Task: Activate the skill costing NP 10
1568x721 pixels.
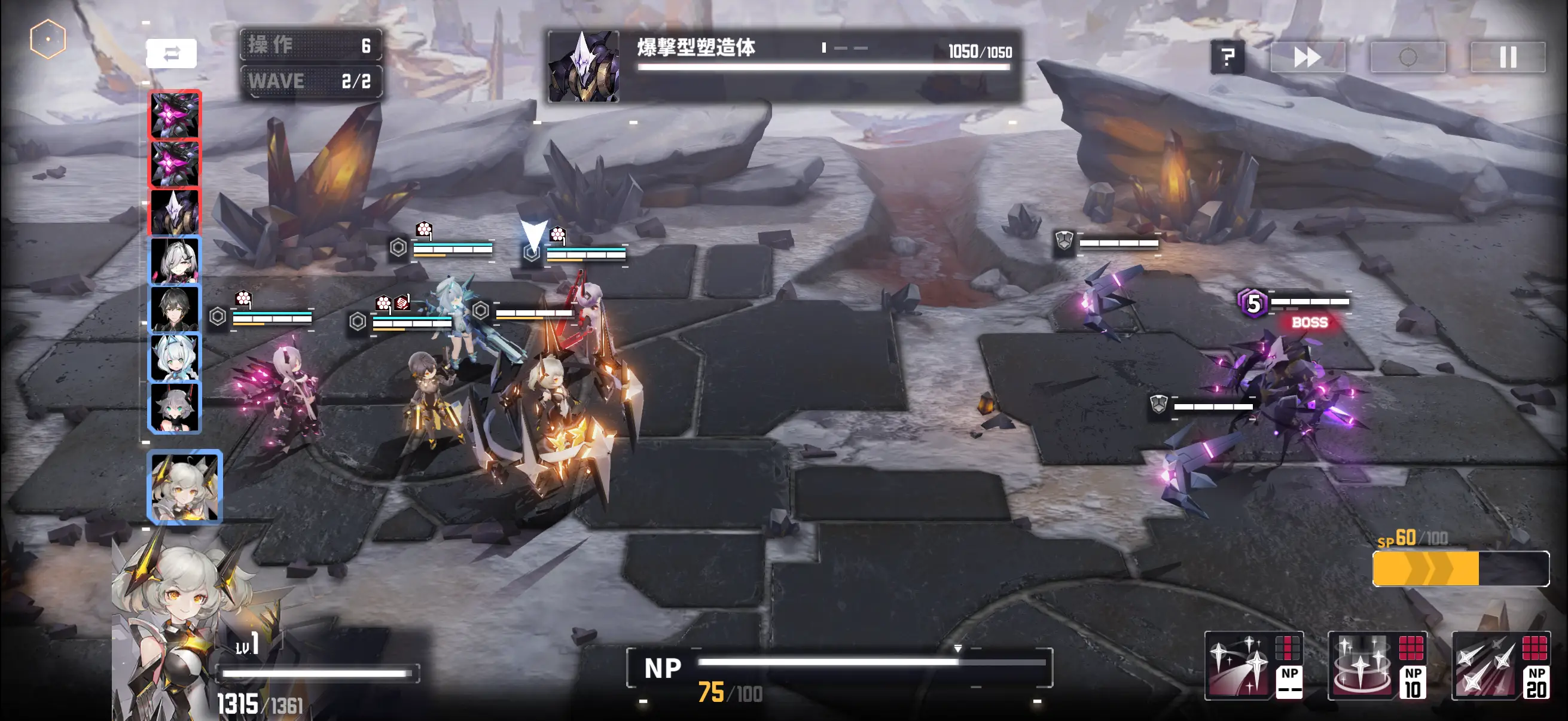Action: coord(1377,665)
